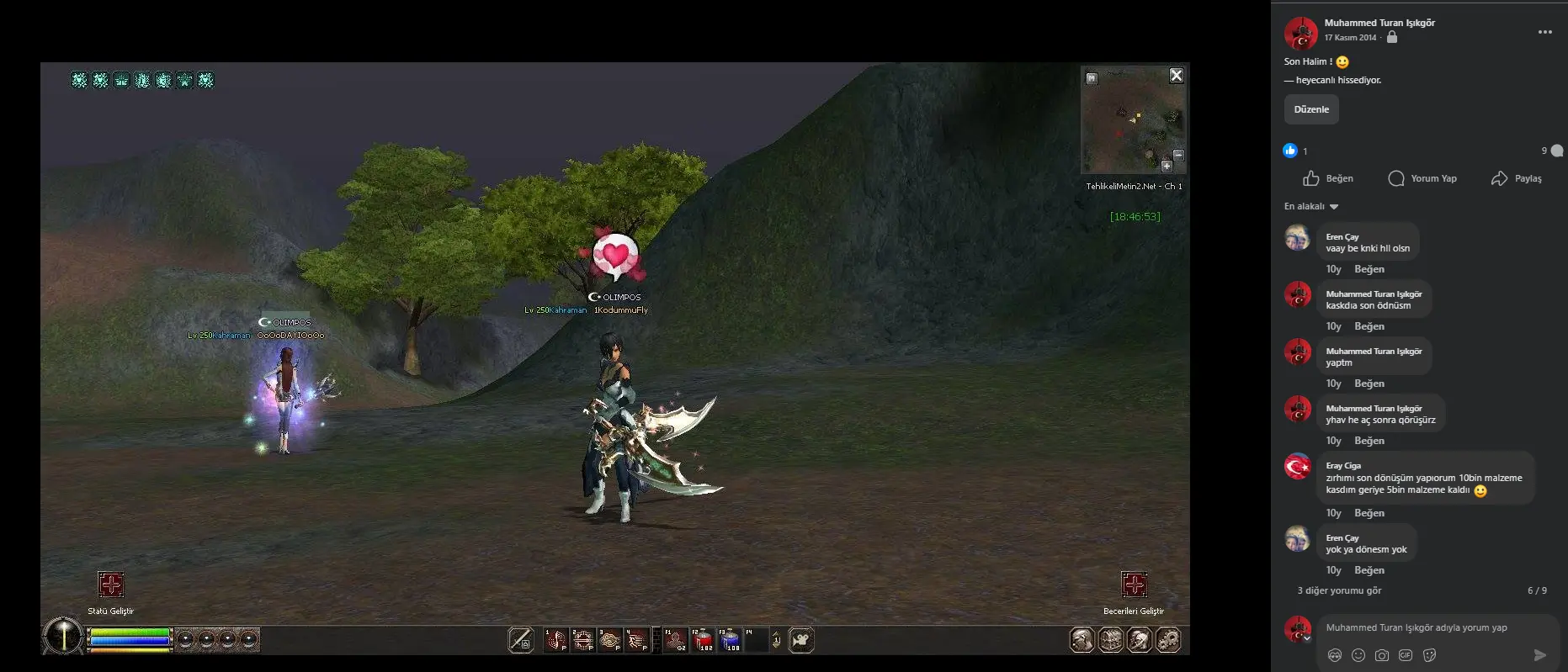This screenshot has width=1568, height=672.
Task: Click the Beğen like button on post
Action: pos(1328,178)
